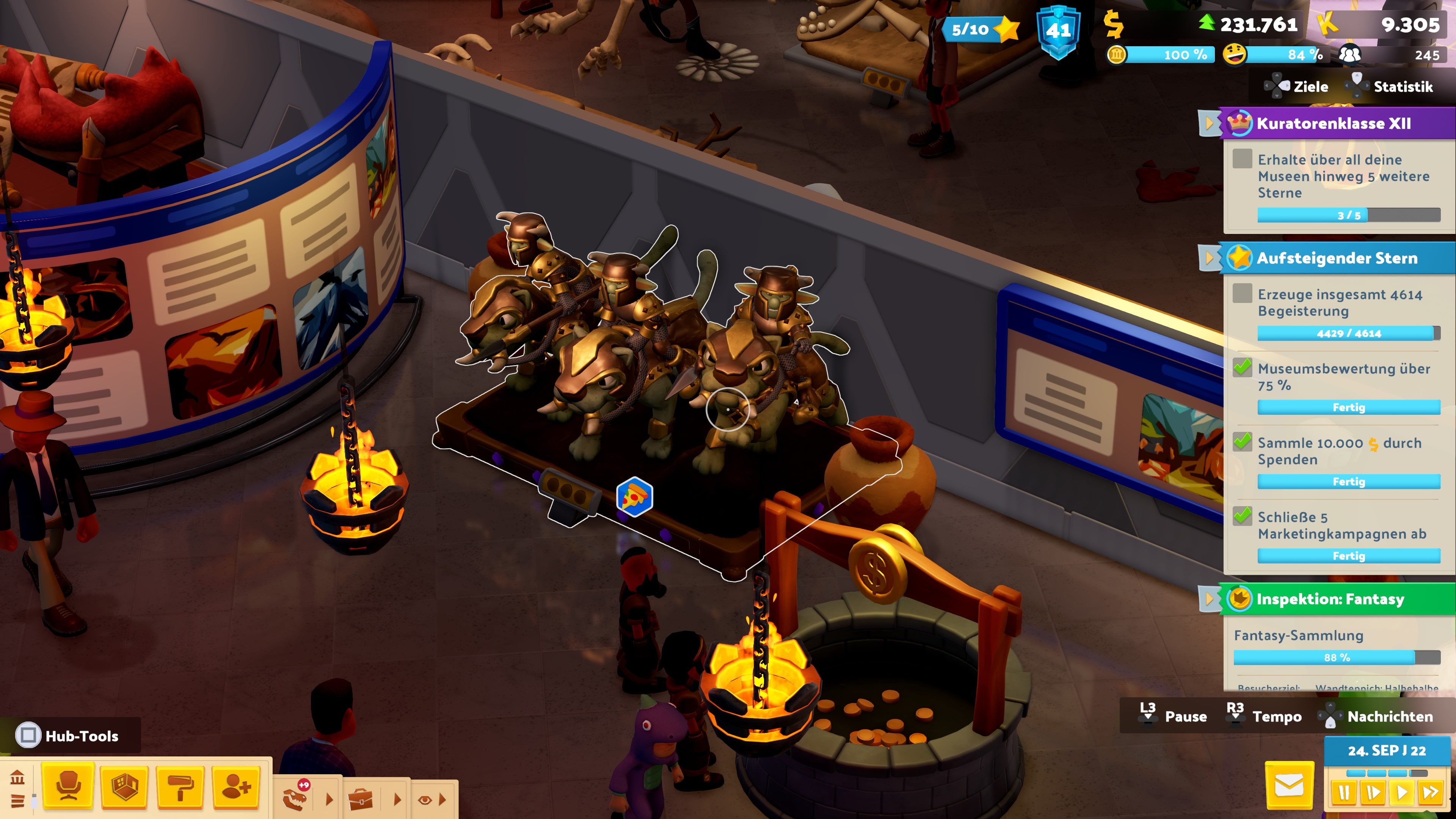Collapse the Aufsteigender Stern objective panel
This screenshot has width=1456, height=819.
pyautogui.click(x=1208, y=258)
